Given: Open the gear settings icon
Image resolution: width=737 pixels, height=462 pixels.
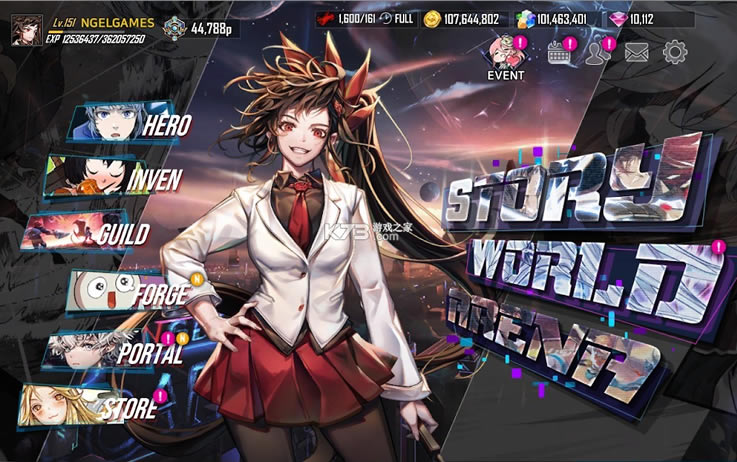Looking at the screenshot, I should [676, 52].
